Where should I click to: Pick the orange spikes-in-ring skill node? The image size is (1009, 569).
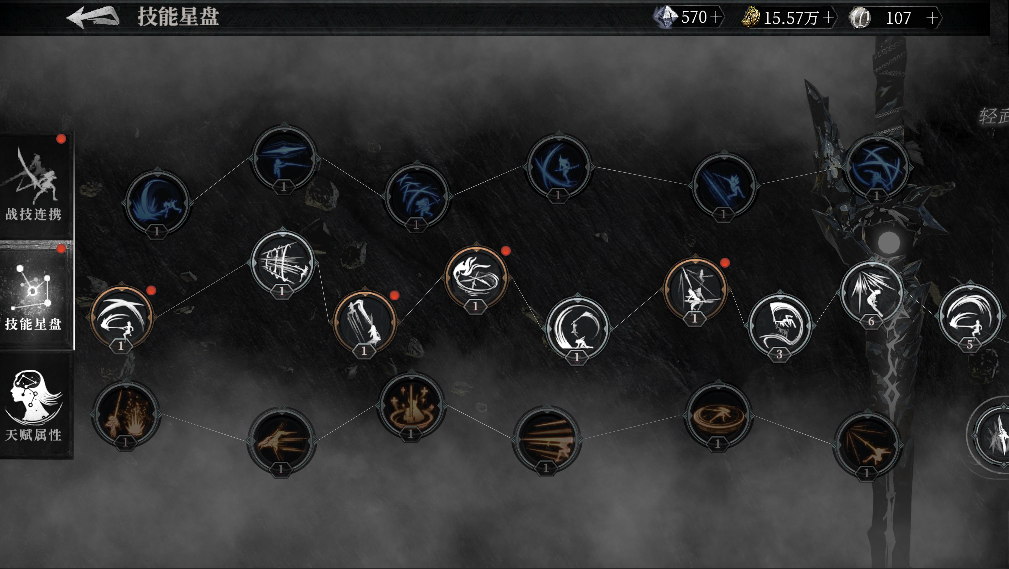pos(410,405)
